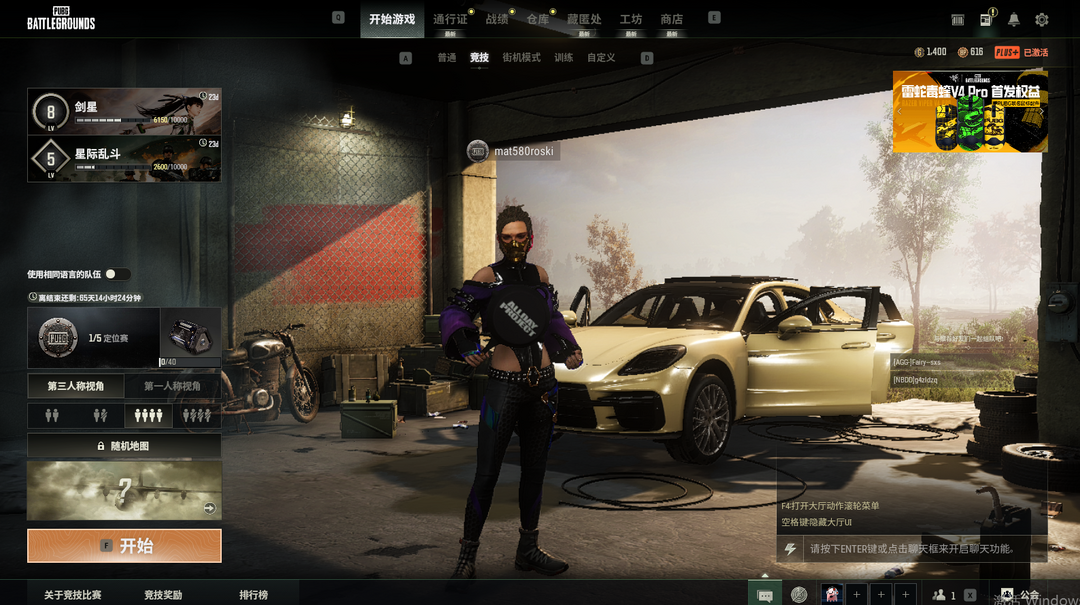The width and height of the screenshot is (1080, 605).
Task: Click the orange 开始 start button
Action: pyautogui.click(x=124, y=546)
